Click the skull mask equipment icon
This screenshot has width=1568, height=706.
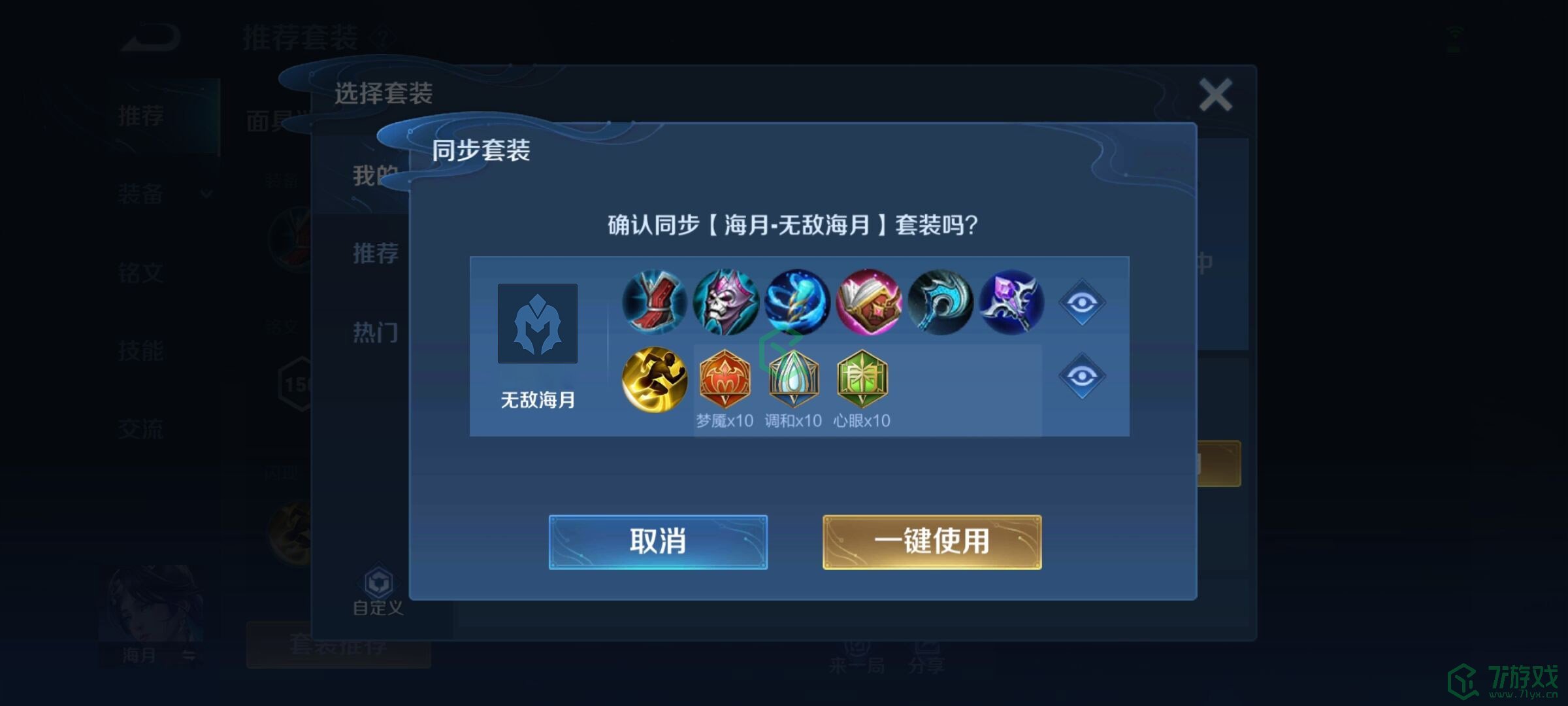(x=725, y=302)
